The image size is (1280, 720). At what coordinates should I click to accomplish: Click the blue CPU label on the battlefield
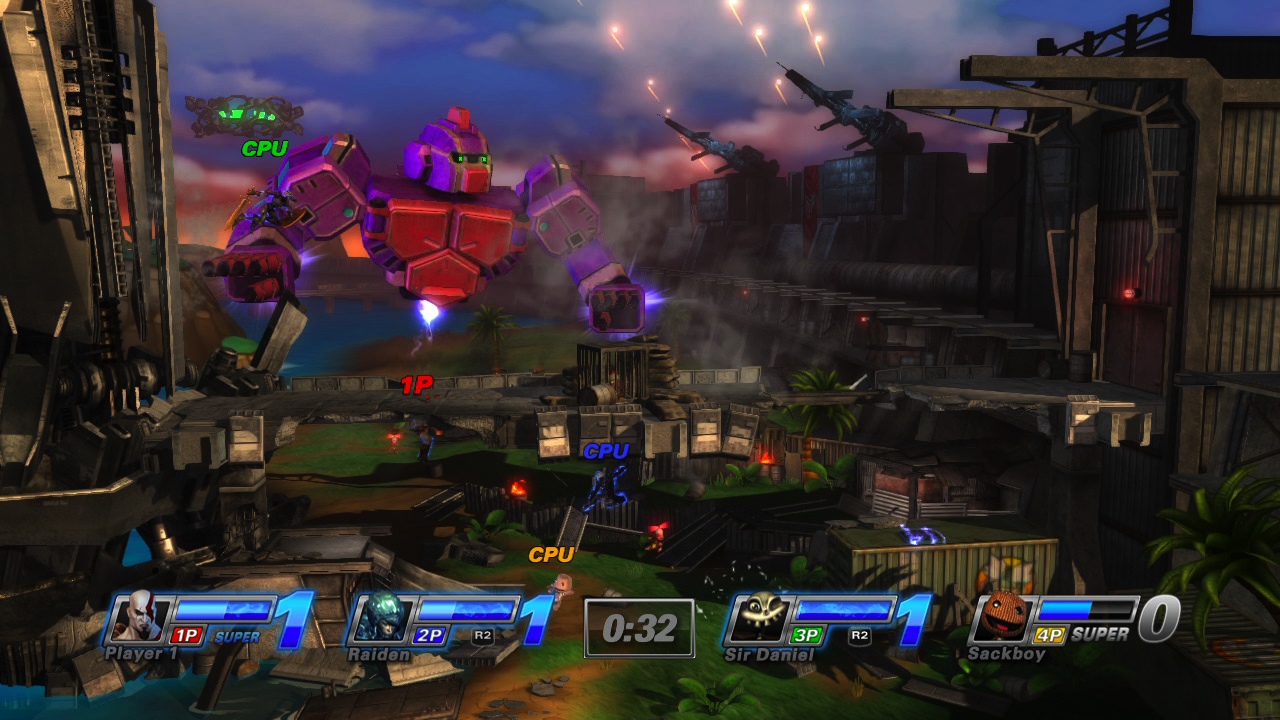(605, 452)
